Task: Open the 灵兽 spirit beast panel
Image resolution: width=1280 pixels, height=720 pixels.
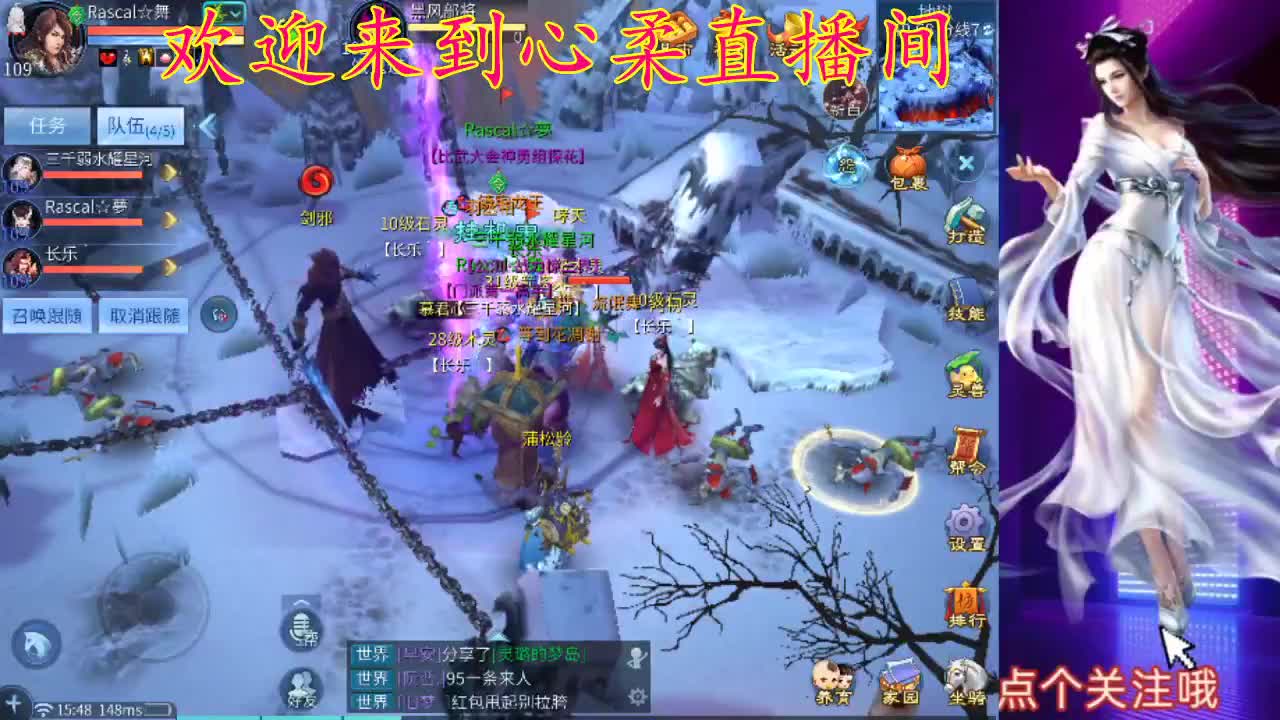Action: pyautogui.click(x=963, y=372)
